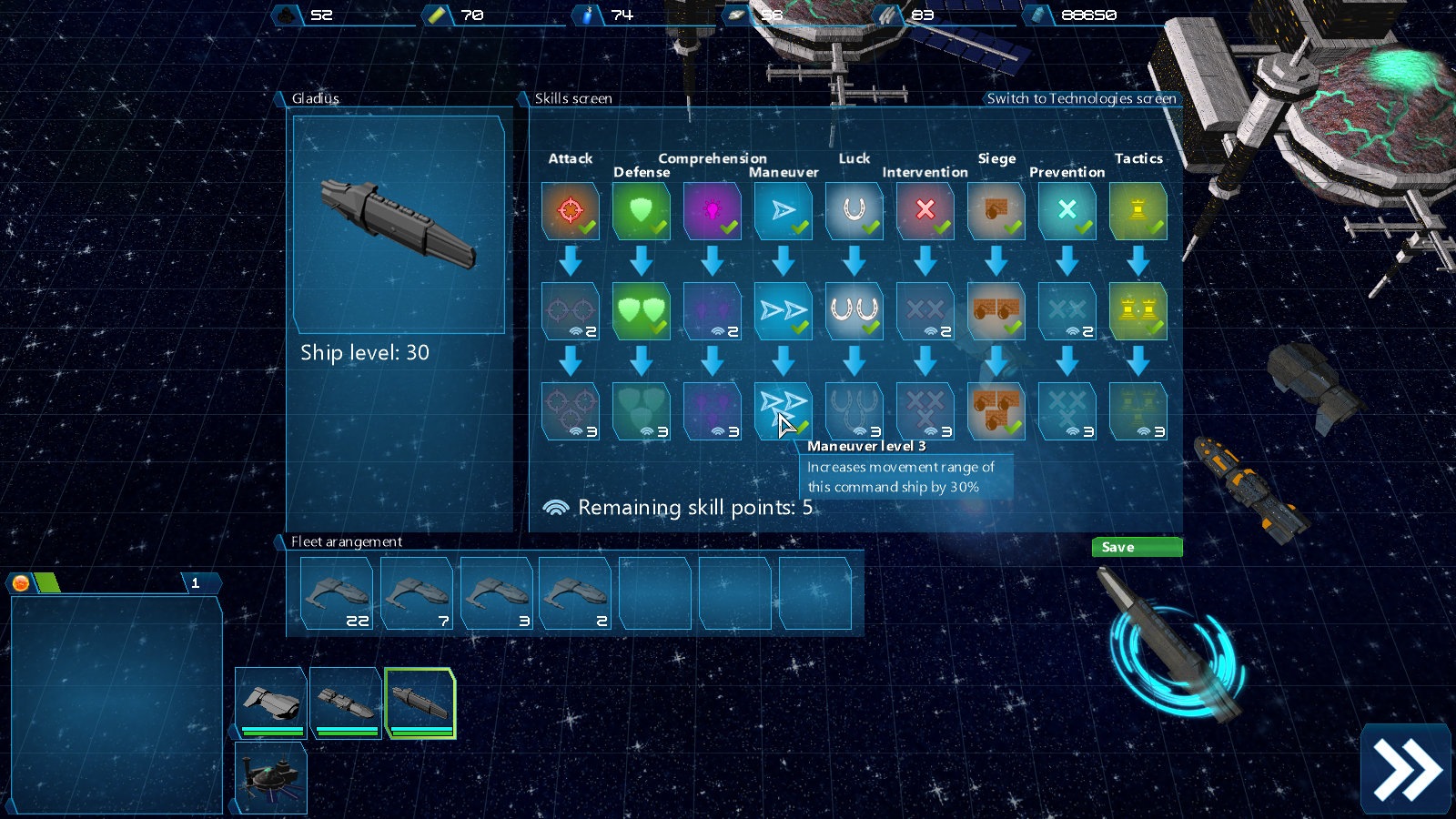1456x819 pixels.
Task: Unlock Intervention level 2 skill
Action: tap(925, 311)
